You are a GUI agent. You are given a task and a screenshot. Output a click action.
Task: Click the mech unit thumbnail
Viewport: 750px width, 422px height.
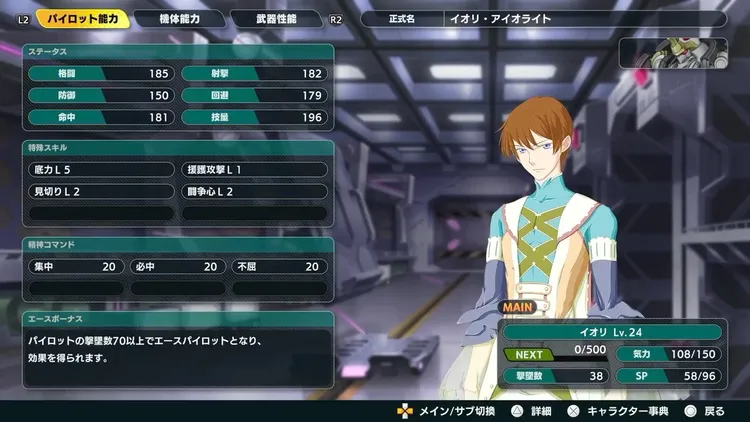click(x=679, y=52)
